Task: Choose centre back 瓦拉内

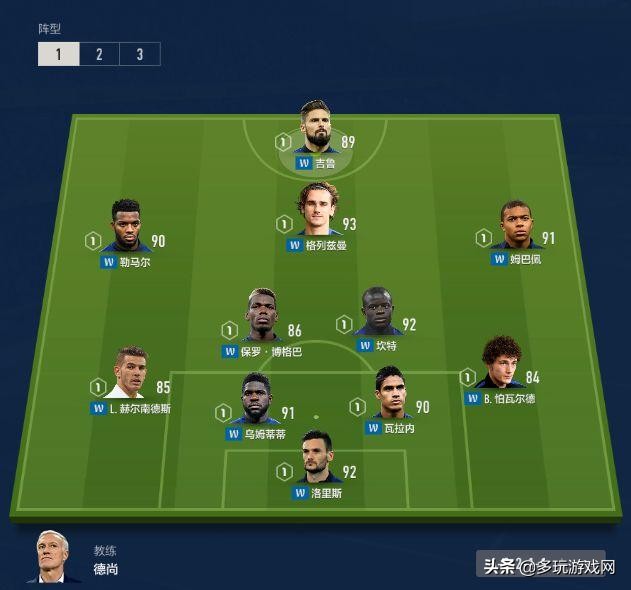Action: click(390, 394)
